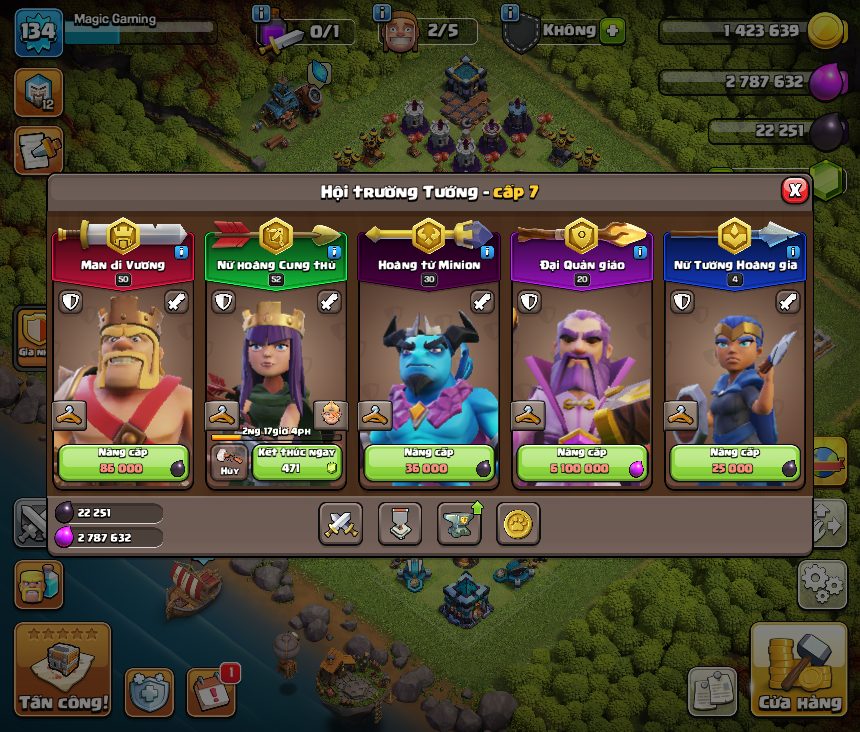
Task: Close the Hội trường Tướng window
Action: (794, 190)
